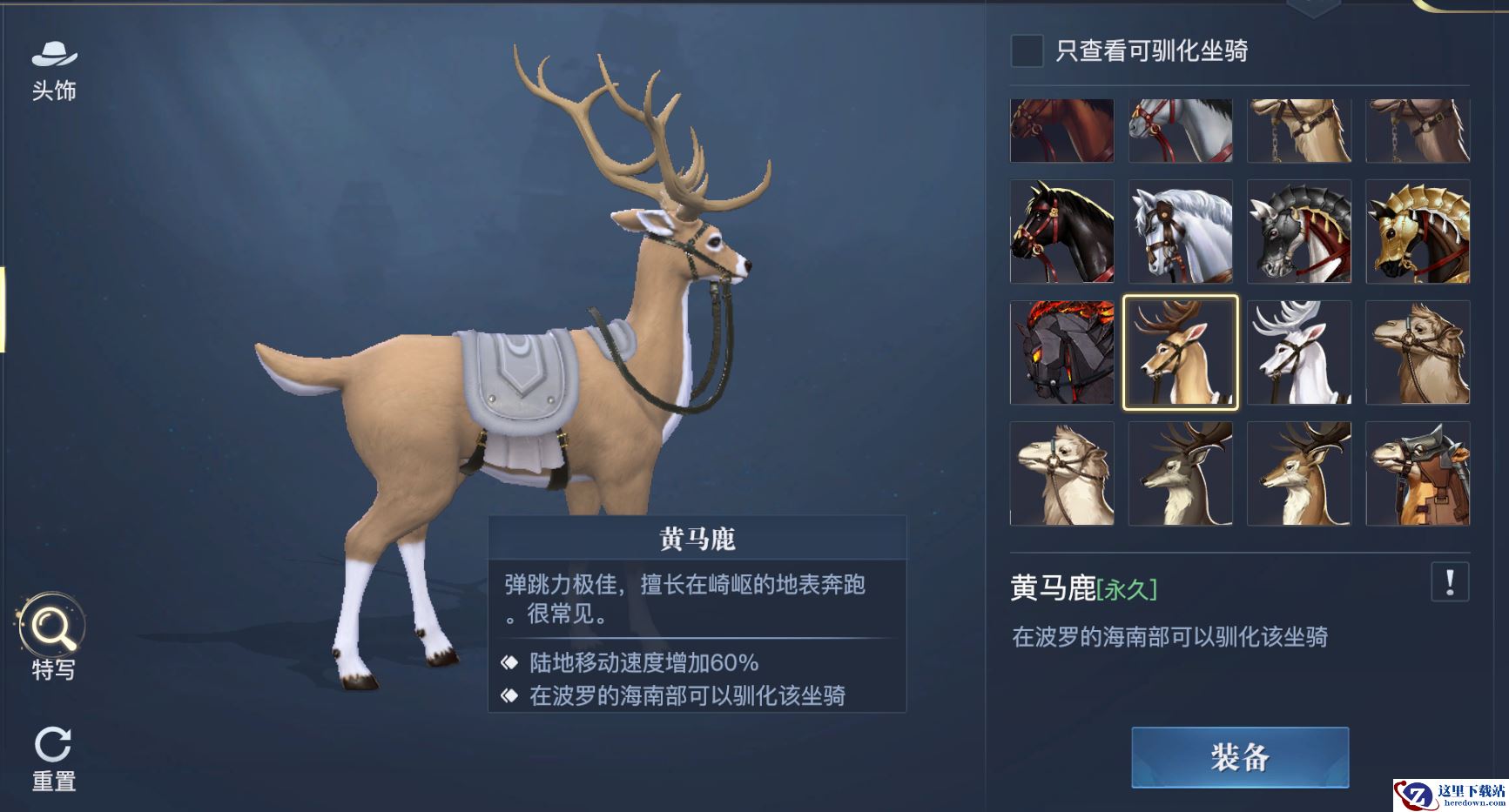Activate the 特写 close-up magnifier
The height and width of the screenshot is (812, 1509).
(x=52, y=636)
